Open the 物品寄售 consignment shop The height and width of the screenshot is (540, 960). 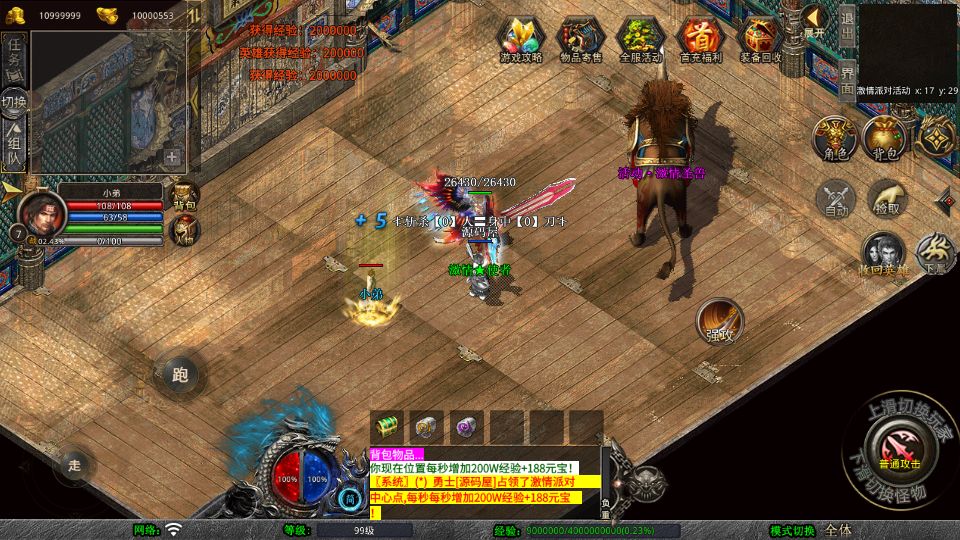(x=580, y=39)
